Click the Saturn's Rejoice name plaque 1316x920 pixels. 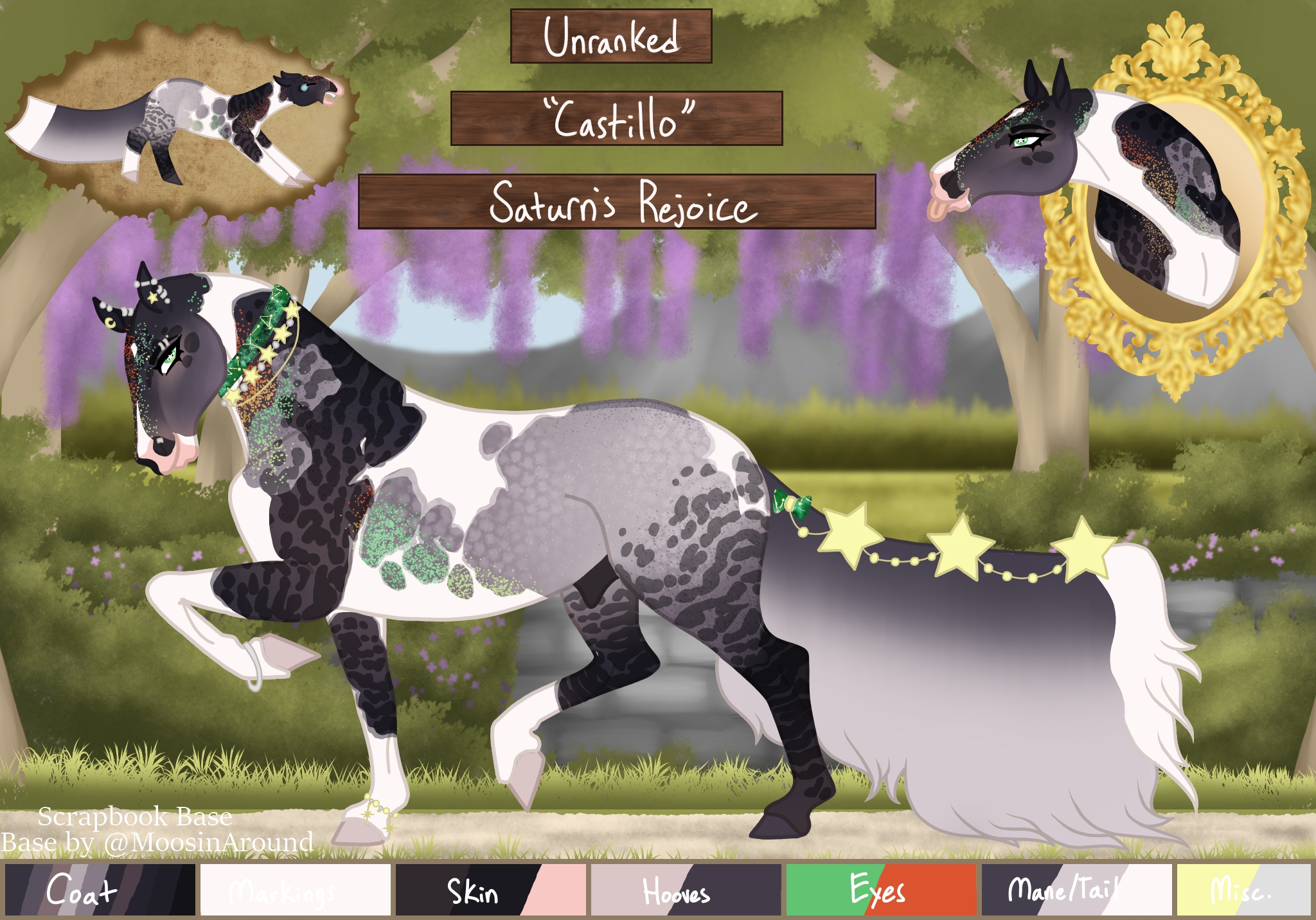617,201
